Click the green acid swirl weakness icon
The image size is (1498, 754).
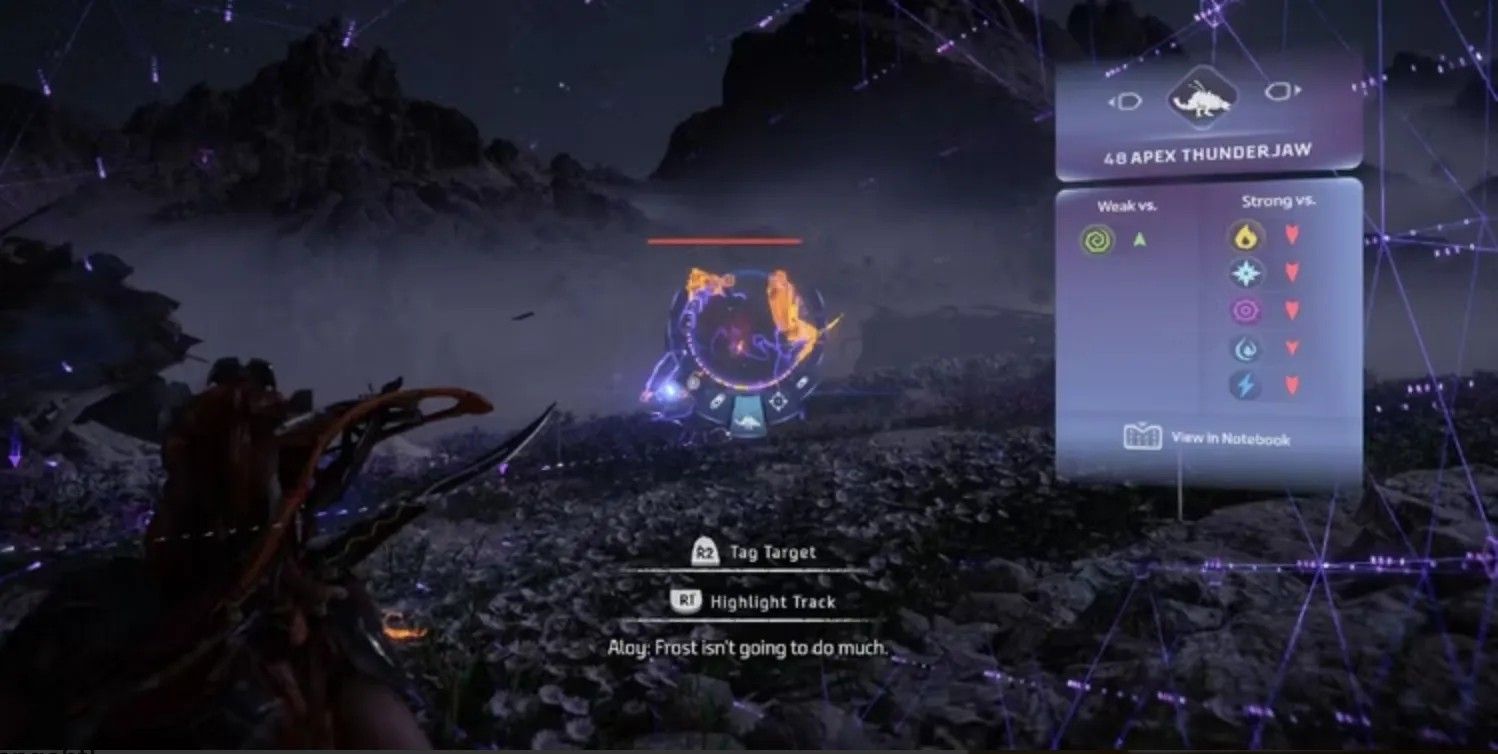click(x=1097, y=239)
